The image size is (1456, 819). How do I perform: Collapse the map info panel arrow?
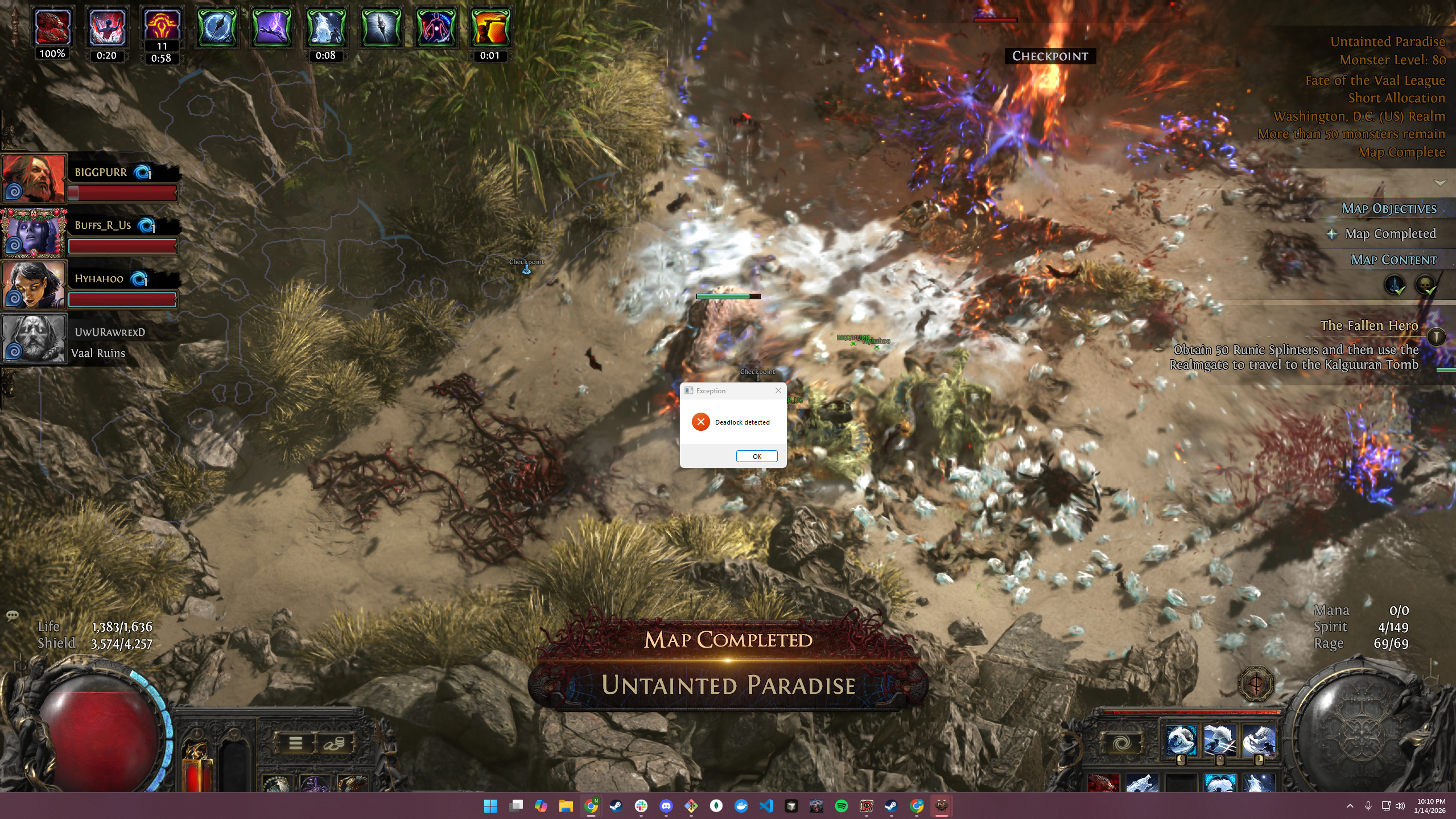pos(1440,183)
